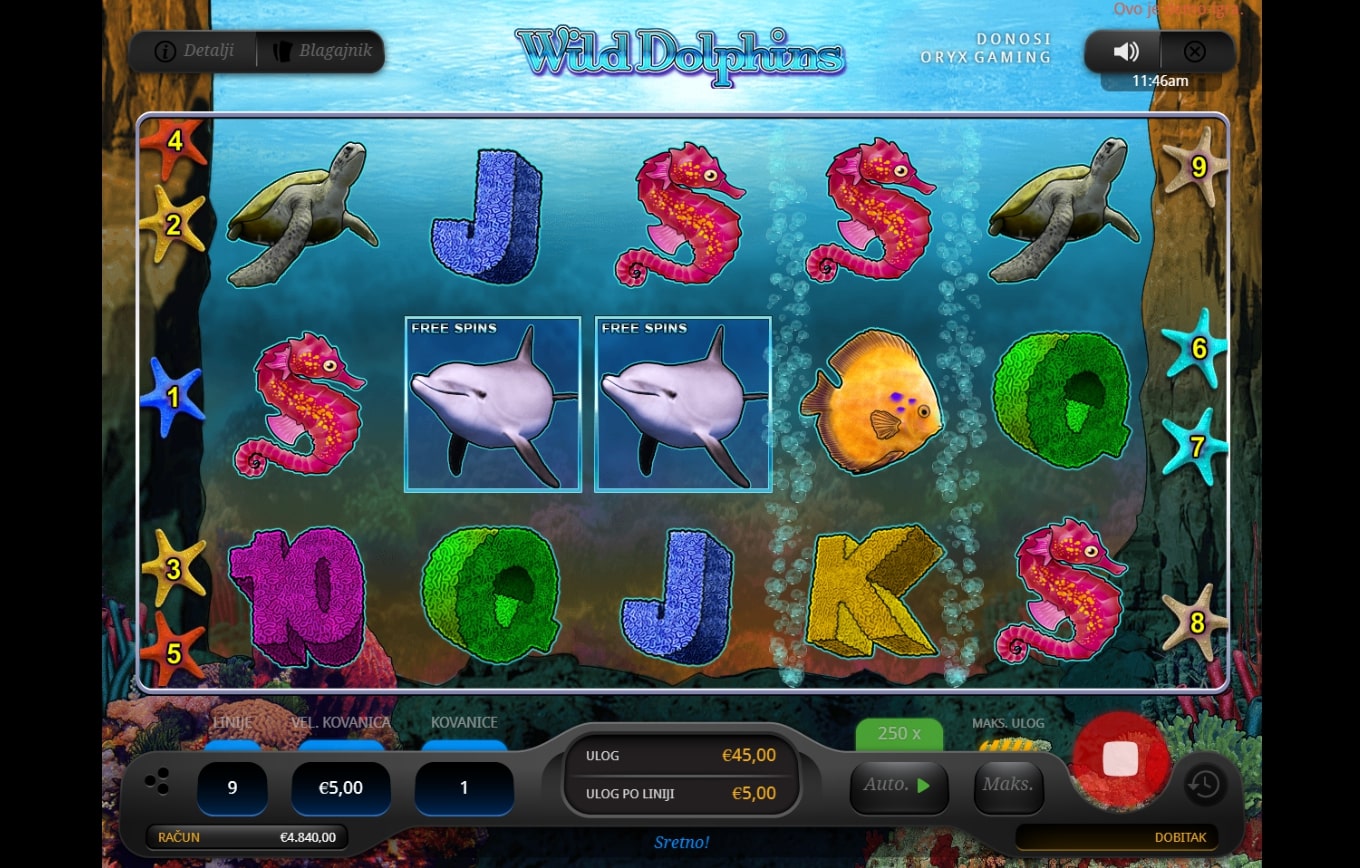Select payline 8 starfish marker
Screen dimensions: 1360x868
click(1196, 623)
